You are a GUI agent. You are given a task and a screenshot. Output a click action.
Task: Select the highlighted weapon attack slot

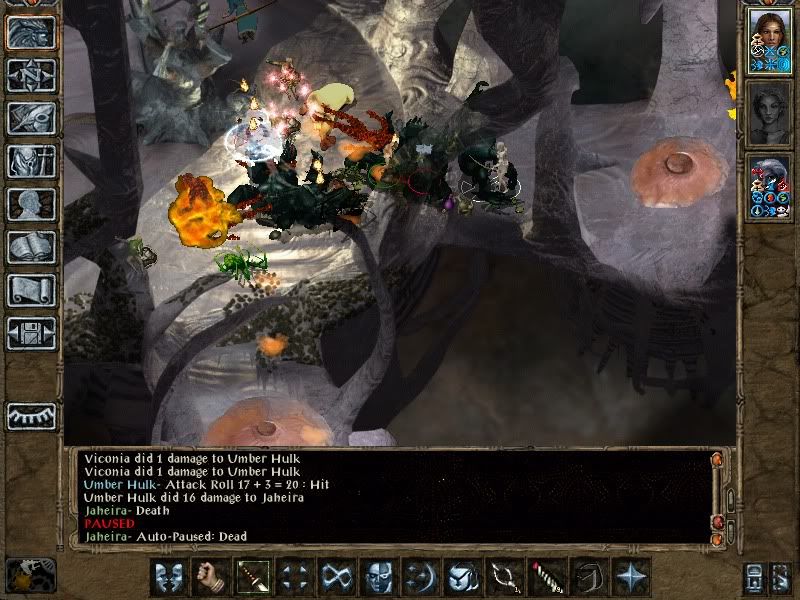[x=252, y=577]
